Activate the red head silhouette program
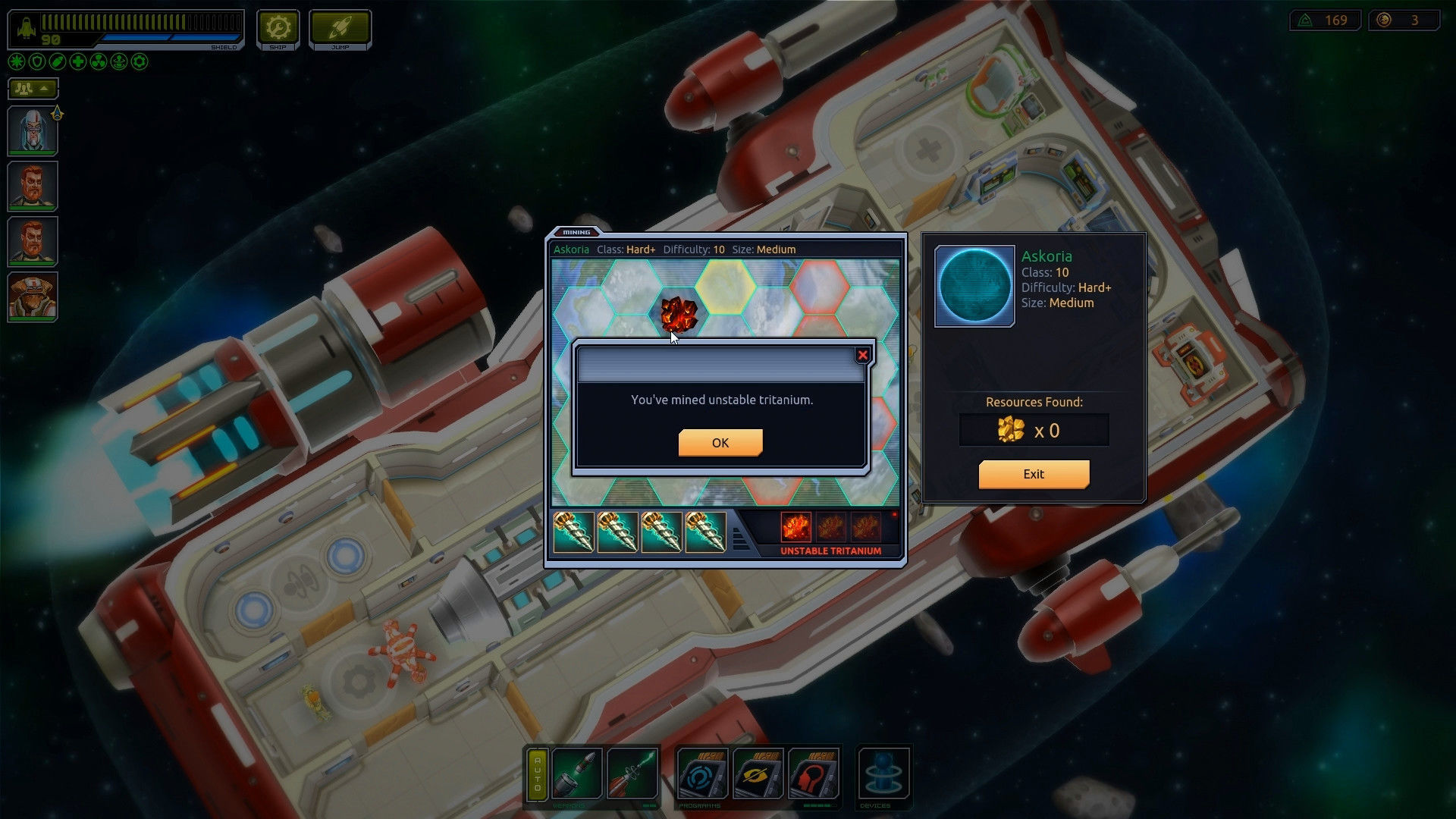Screen dimensions: 1456x819 [813, 773]
